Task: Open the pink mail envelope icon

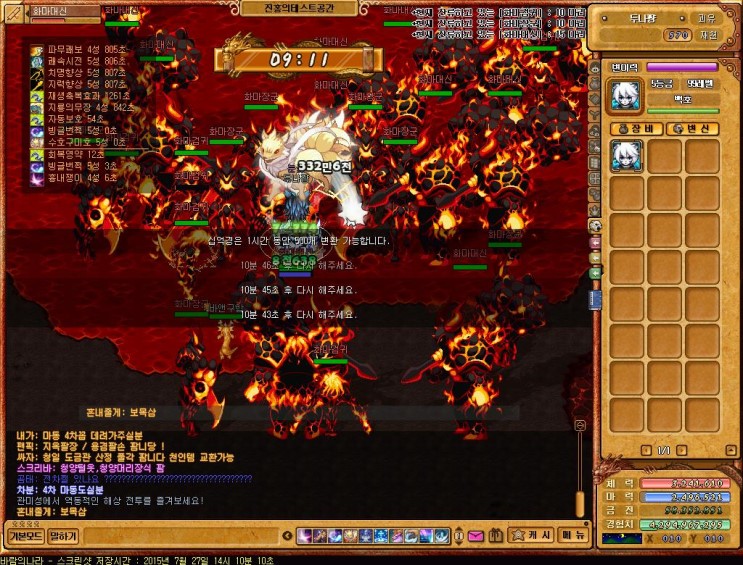Action: pyautogui.click(x=475, y=536)
